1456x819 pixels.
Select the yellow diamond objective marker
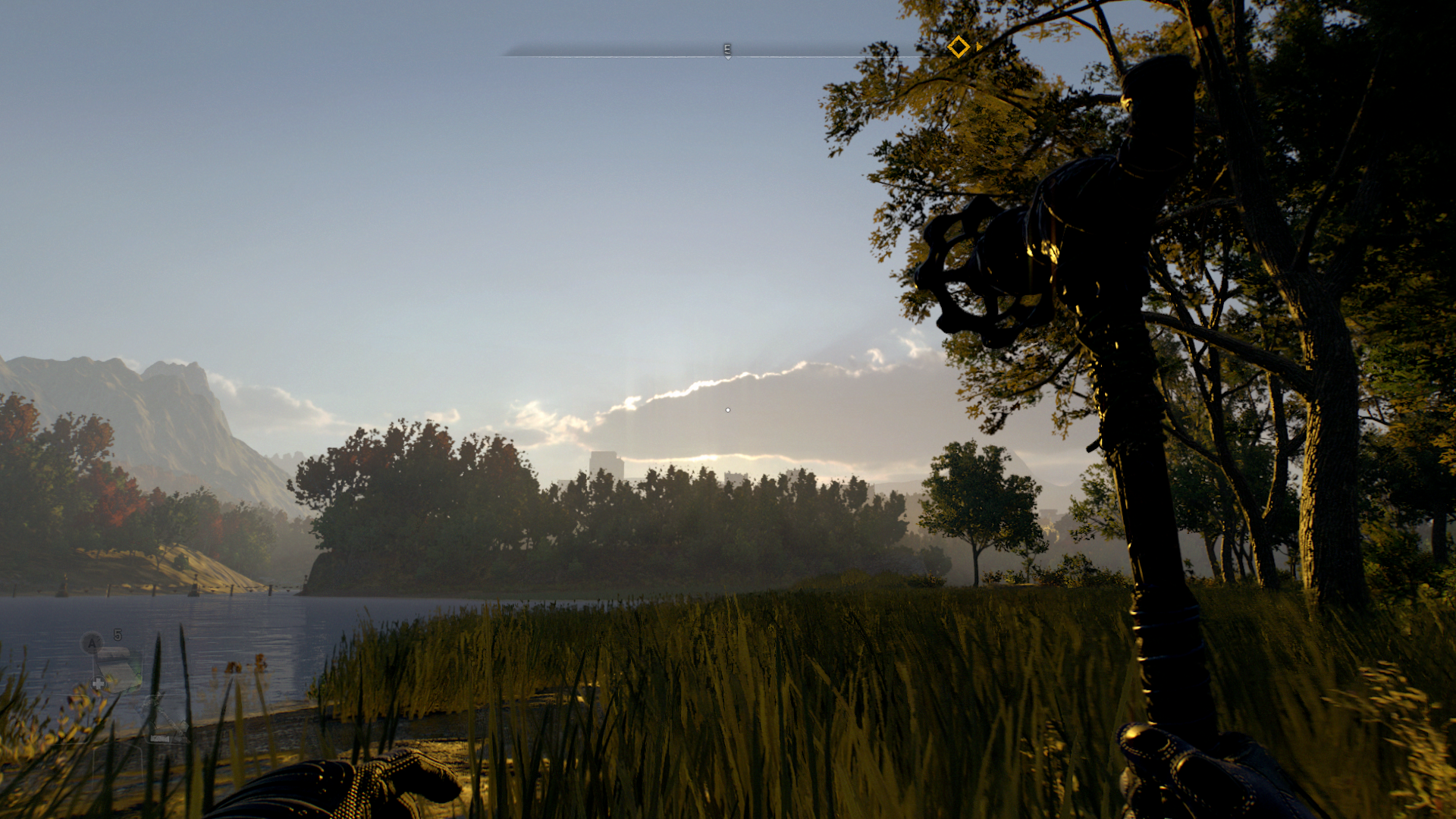pyautogui.click(x=959, y=47)
